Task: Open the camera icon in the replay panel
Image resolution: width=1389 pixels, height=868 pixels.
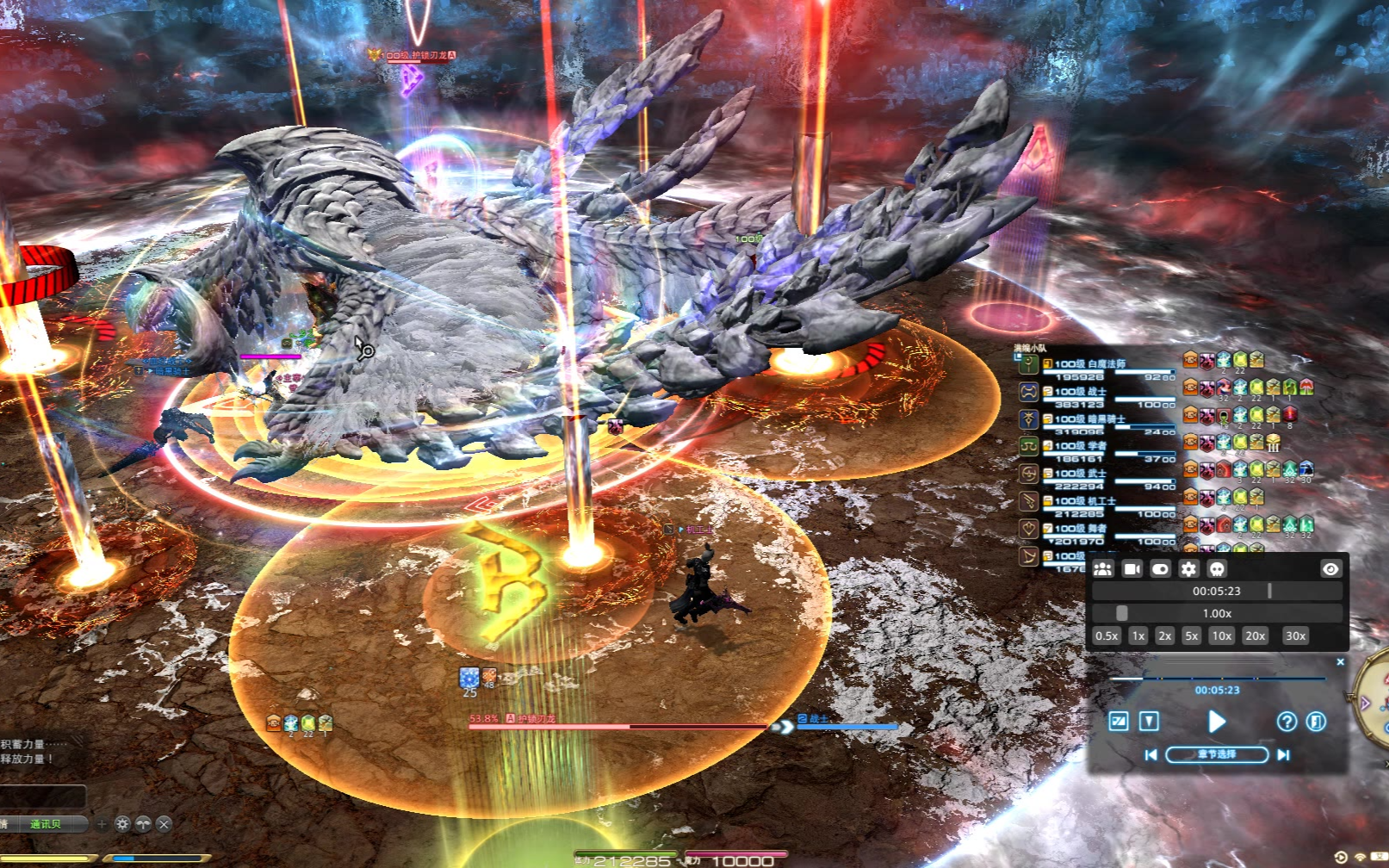Action: [1132, 568]
